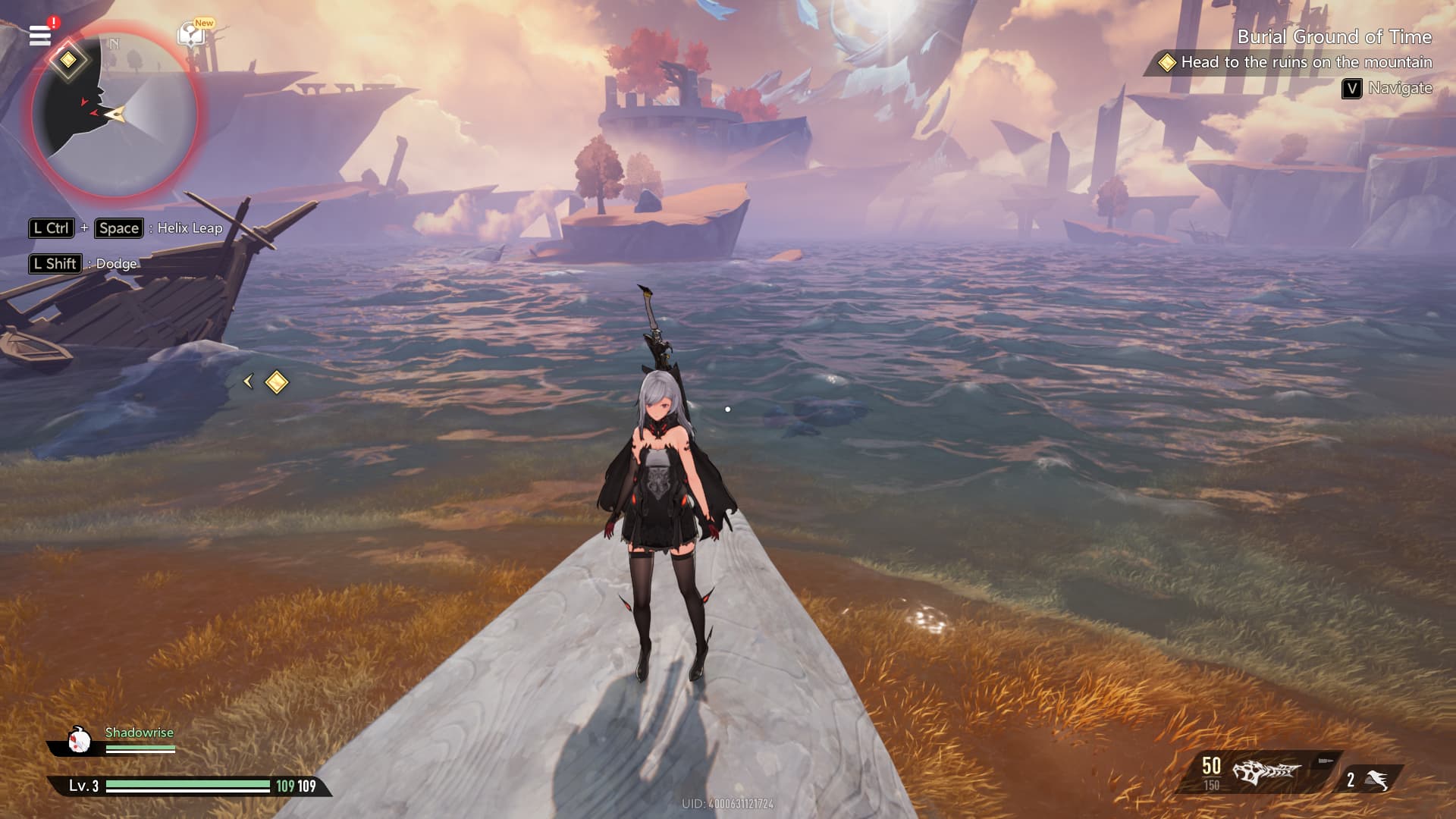Screen dimensions: 1456x819
Task: Select the Burial Ground of Time quest tracker
Action: coord(1334,37)
